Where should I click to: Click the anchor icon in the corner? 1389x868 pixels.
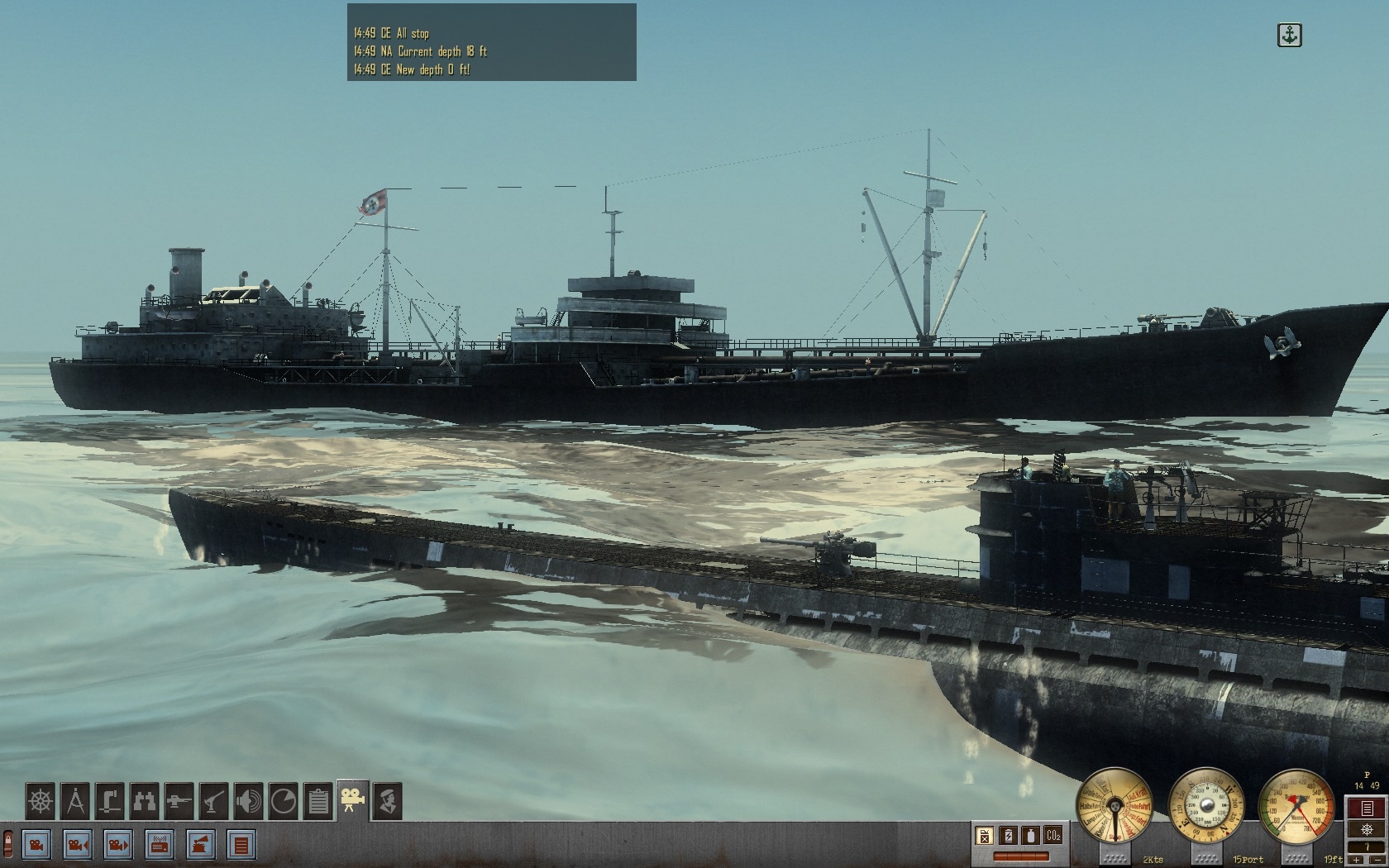pos(1289,36)
